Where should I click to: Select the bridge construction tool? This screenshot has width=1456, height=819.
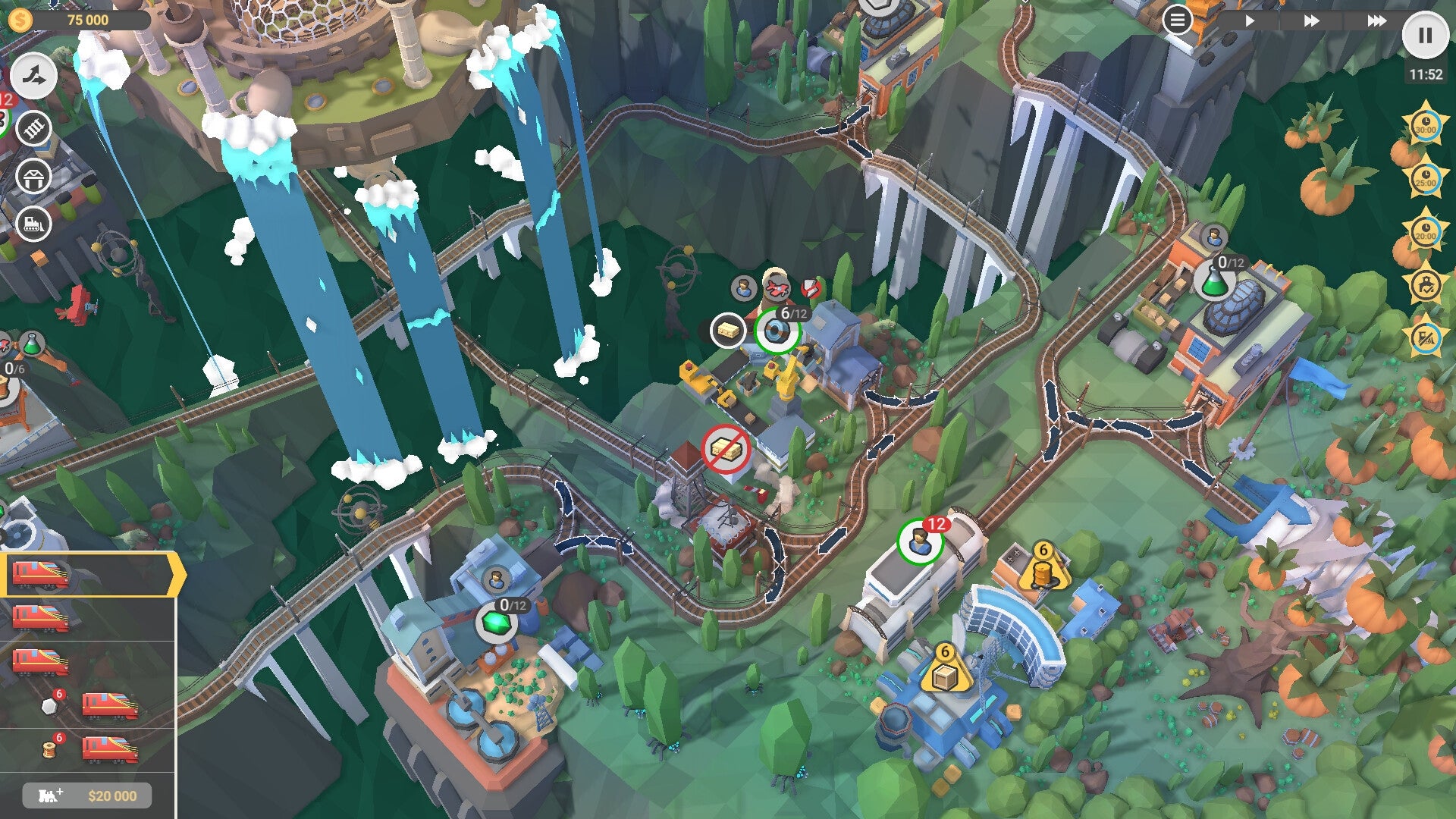point(32,127)
